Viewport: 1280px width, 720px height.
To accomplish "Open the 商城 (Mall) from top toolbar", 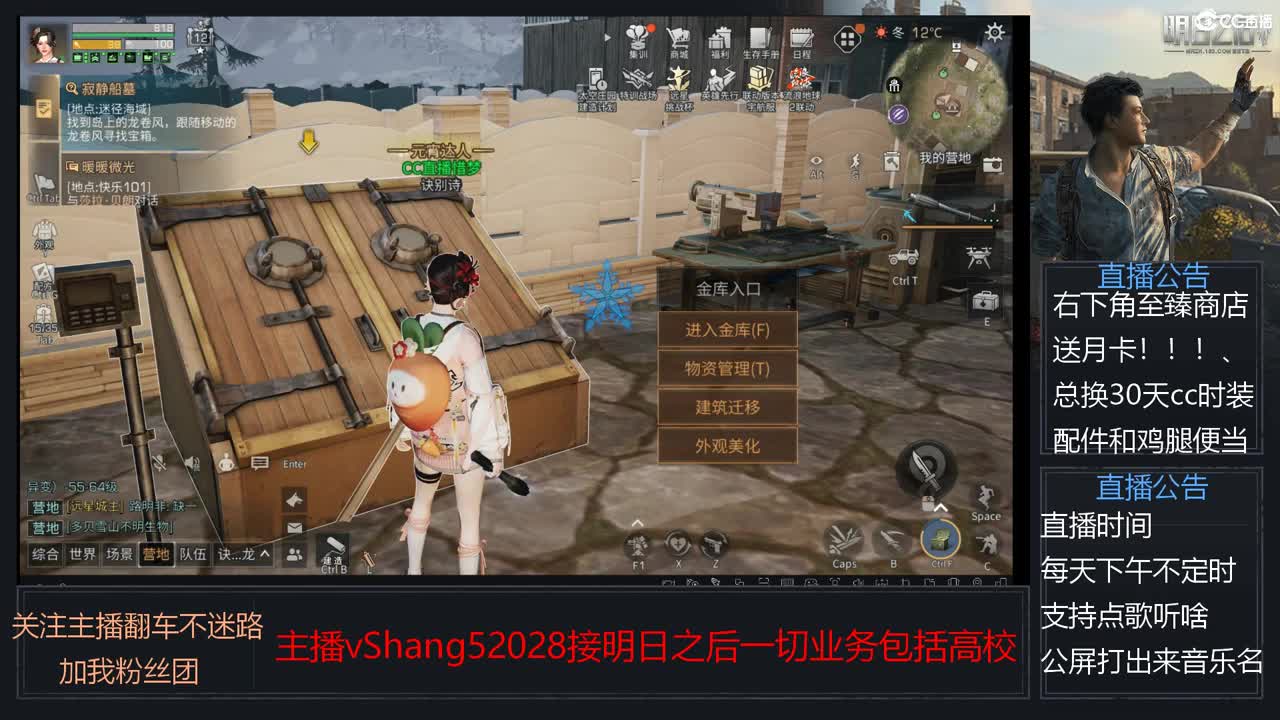I will coord(678,38).
